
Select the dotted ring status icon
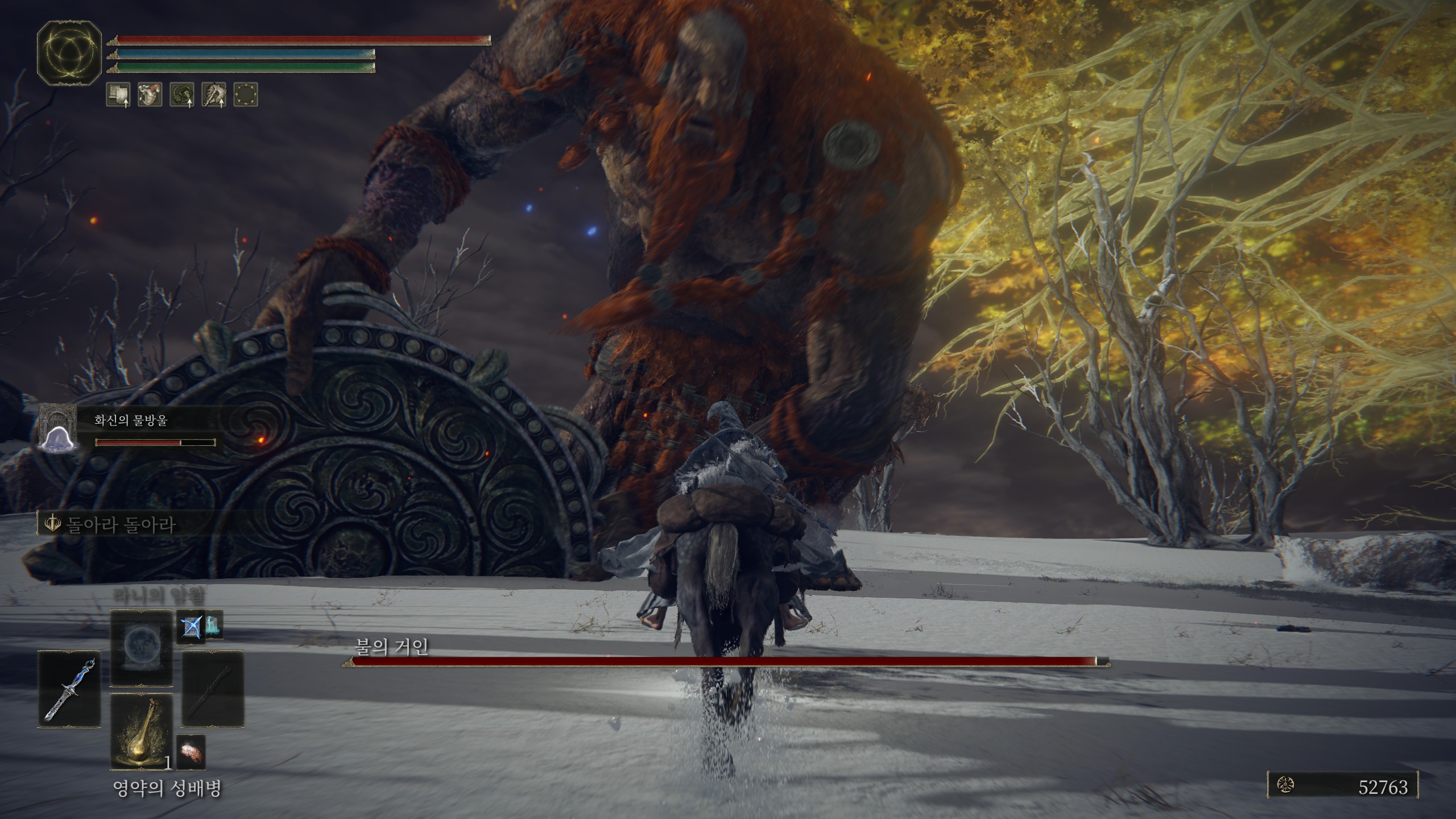[x=246, y=94]
